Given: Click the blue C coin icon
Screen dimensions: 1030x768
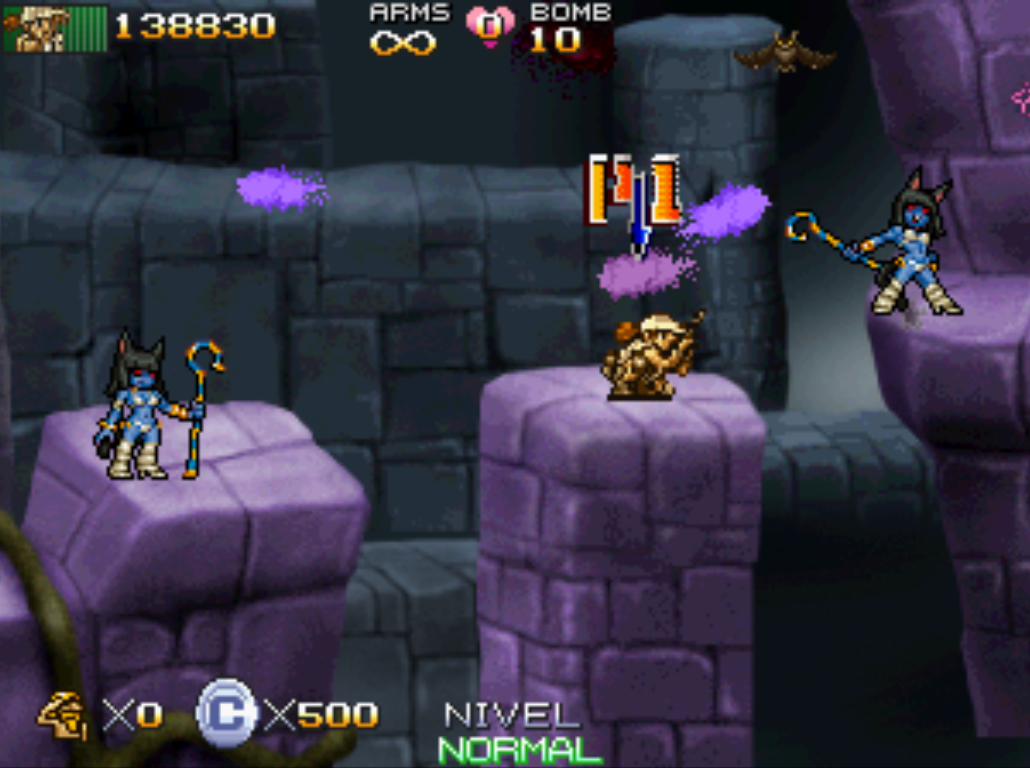Looking at the screenshot, I should (226, 714).
